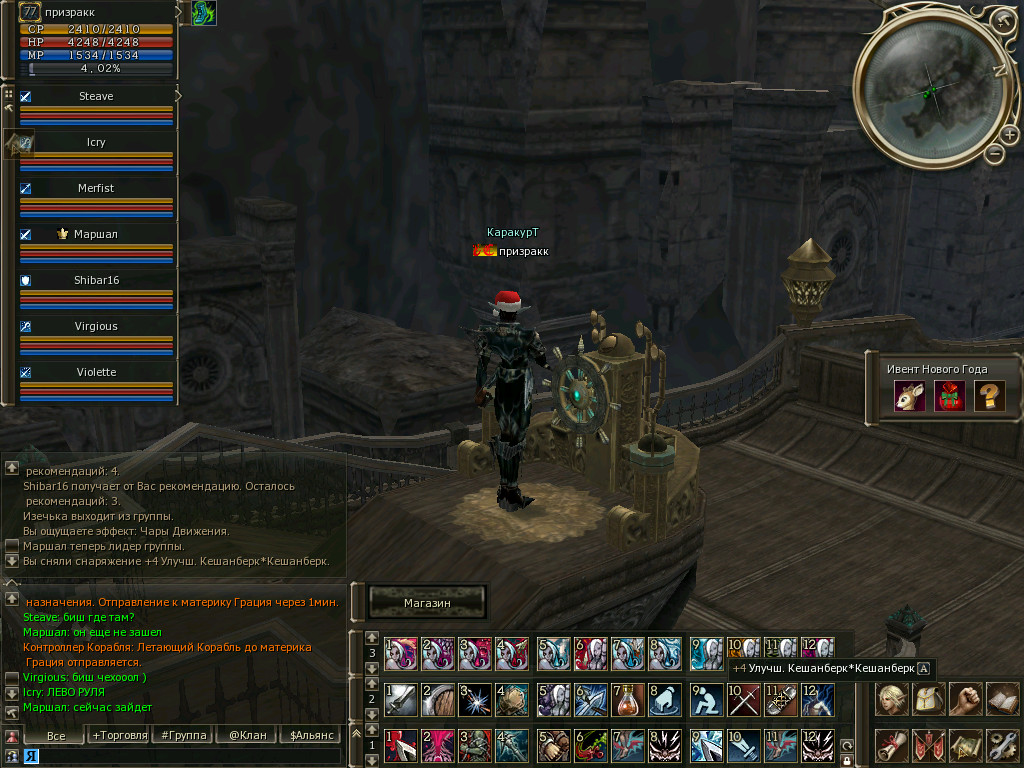Screen dimensions: 1024x768
Task: Zoom out the minimap with minus button
Action: 994,154
